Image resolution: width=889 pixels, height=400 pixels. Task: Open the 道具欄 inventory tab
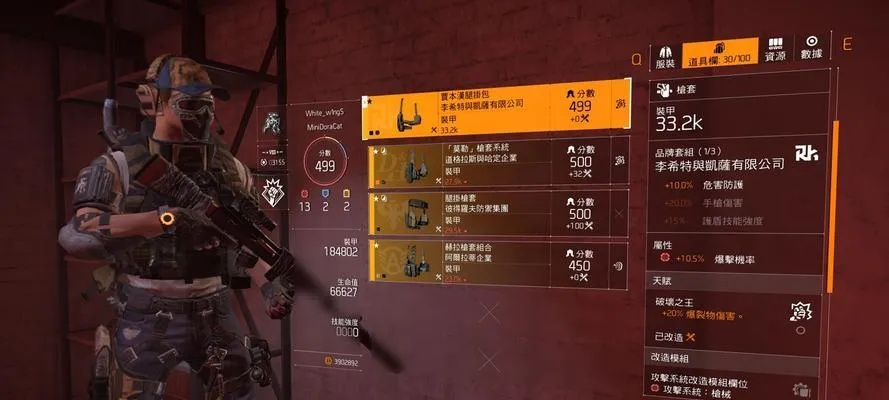(721, 55)
